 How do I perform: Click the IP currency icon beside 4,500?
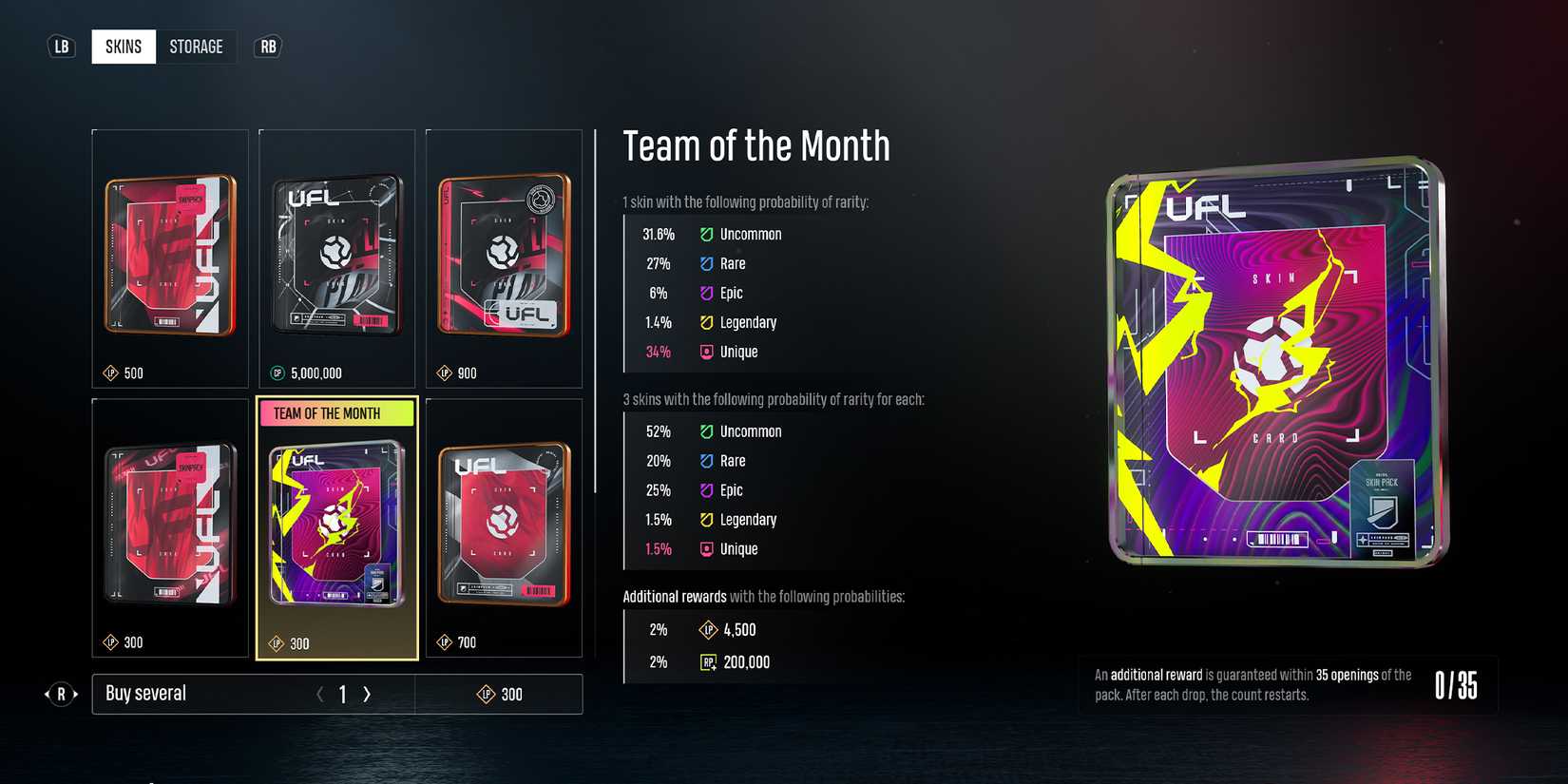coord(707,629)
